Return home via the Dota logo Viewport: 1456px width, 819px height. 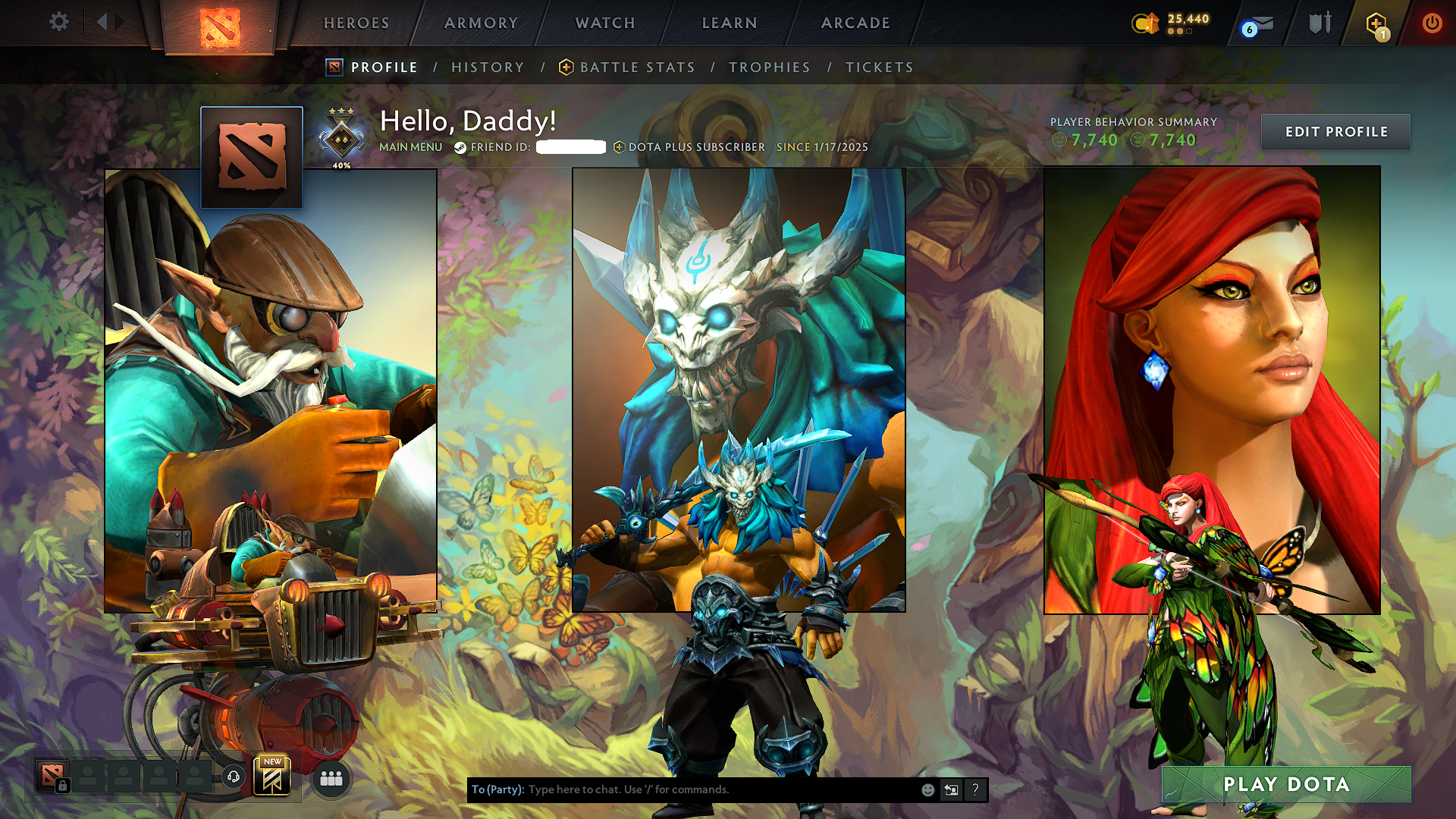coord(220,27)
